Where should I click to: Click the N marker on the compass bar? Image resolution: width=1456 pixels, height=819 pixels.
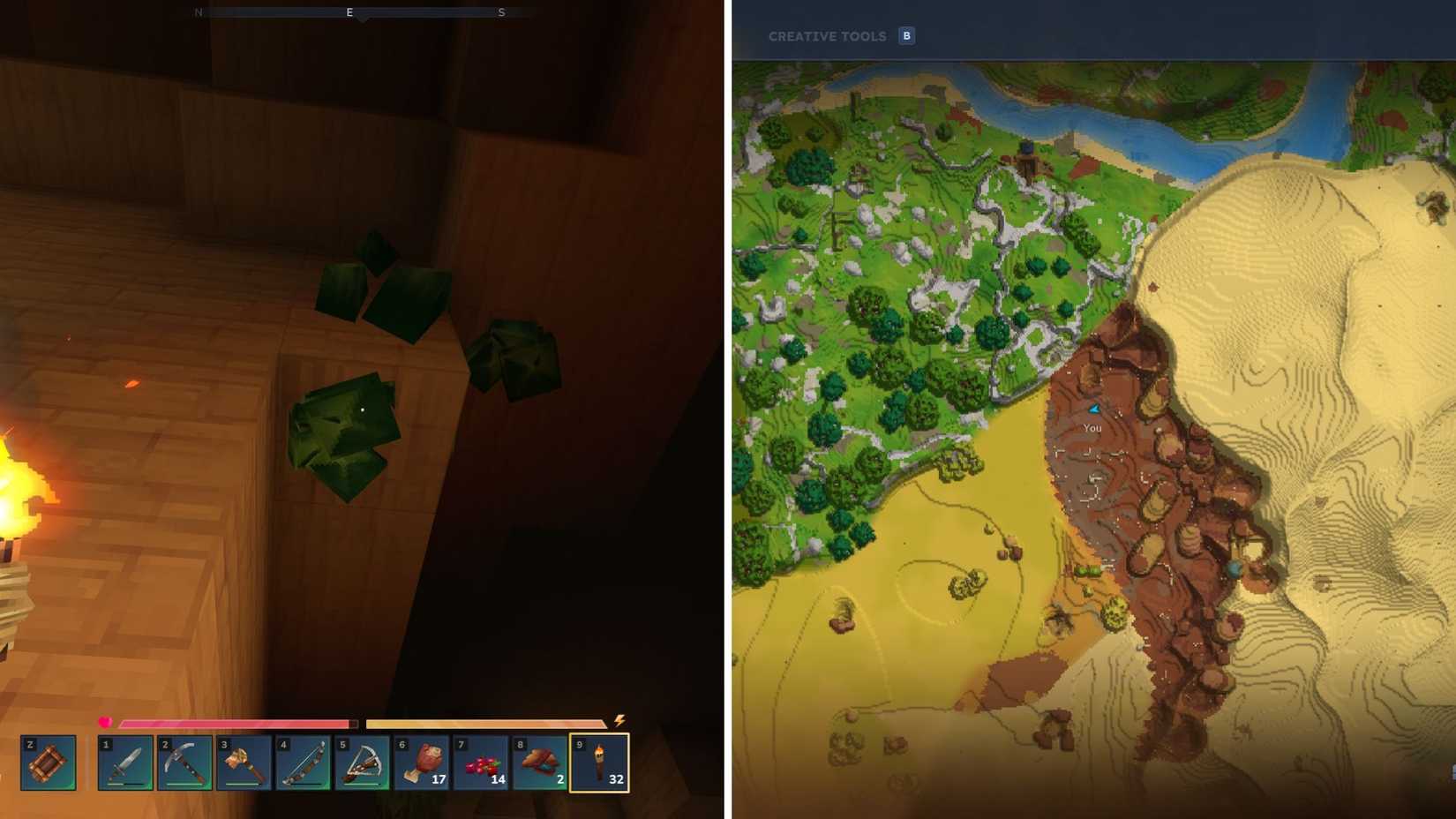199,12
